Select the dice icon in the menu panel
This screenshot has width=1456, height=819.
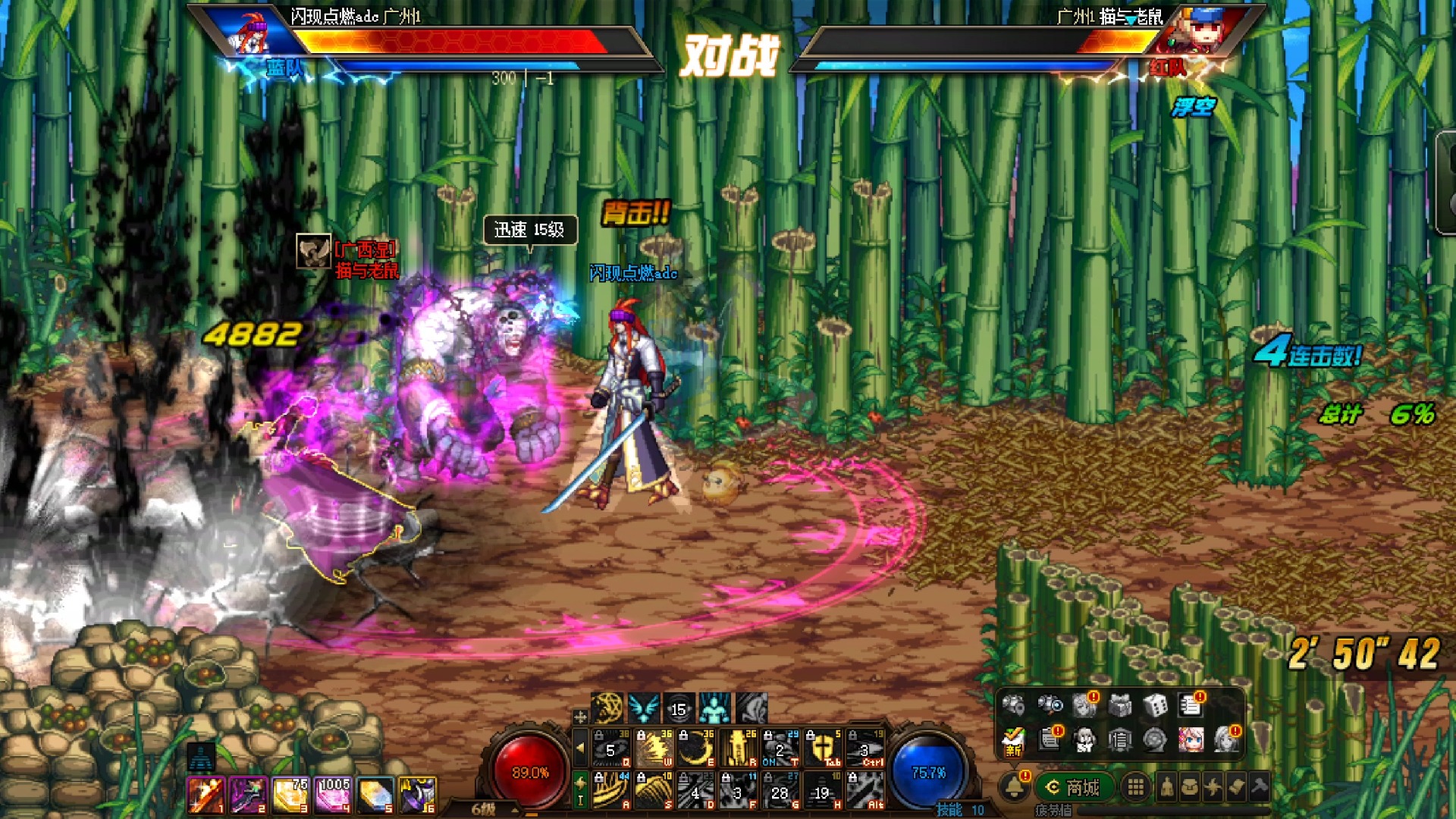pos(1155,706)
